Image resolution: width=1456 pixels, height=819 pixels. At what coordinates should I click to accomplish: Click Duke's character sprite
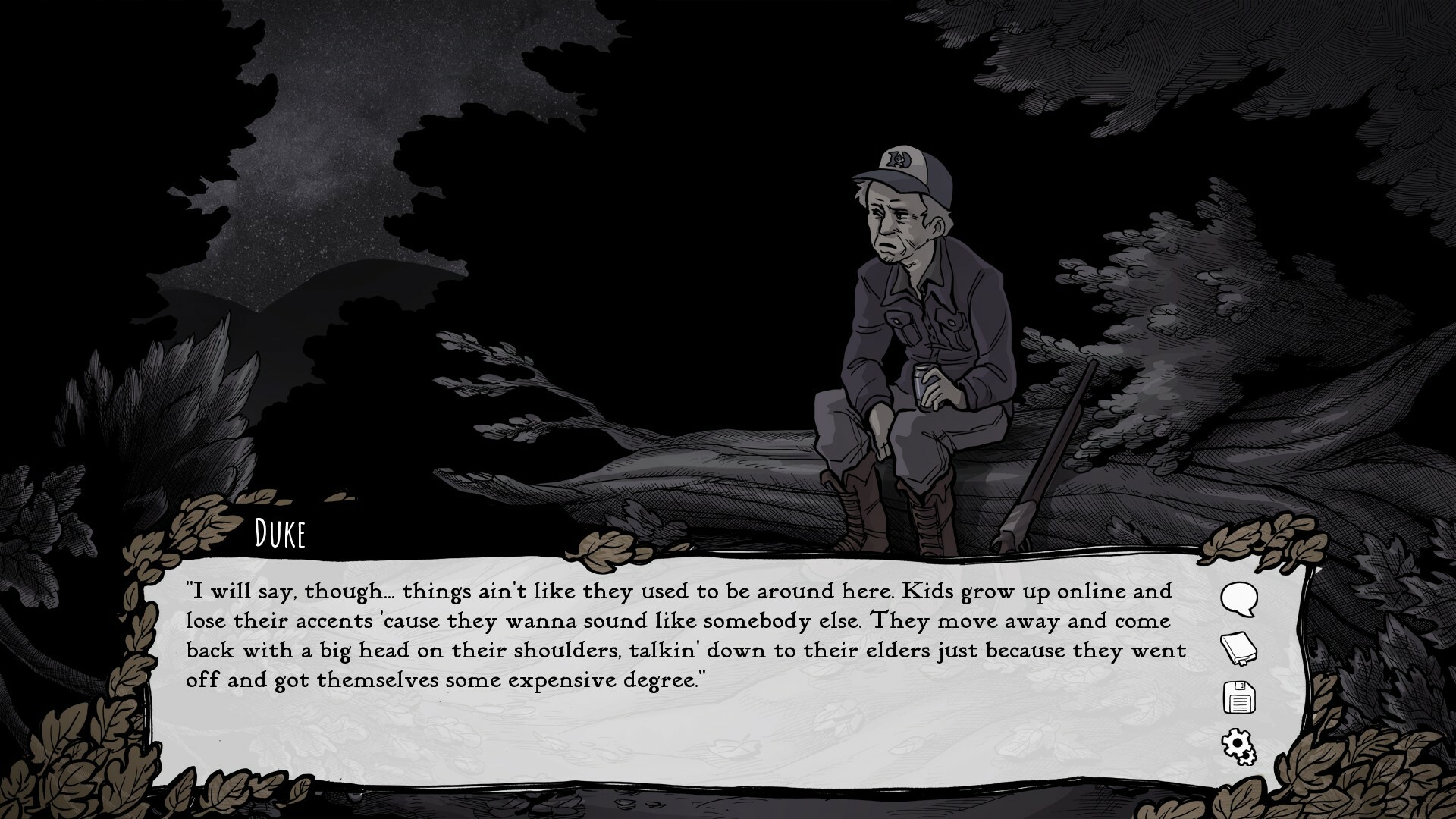[918, 326]
